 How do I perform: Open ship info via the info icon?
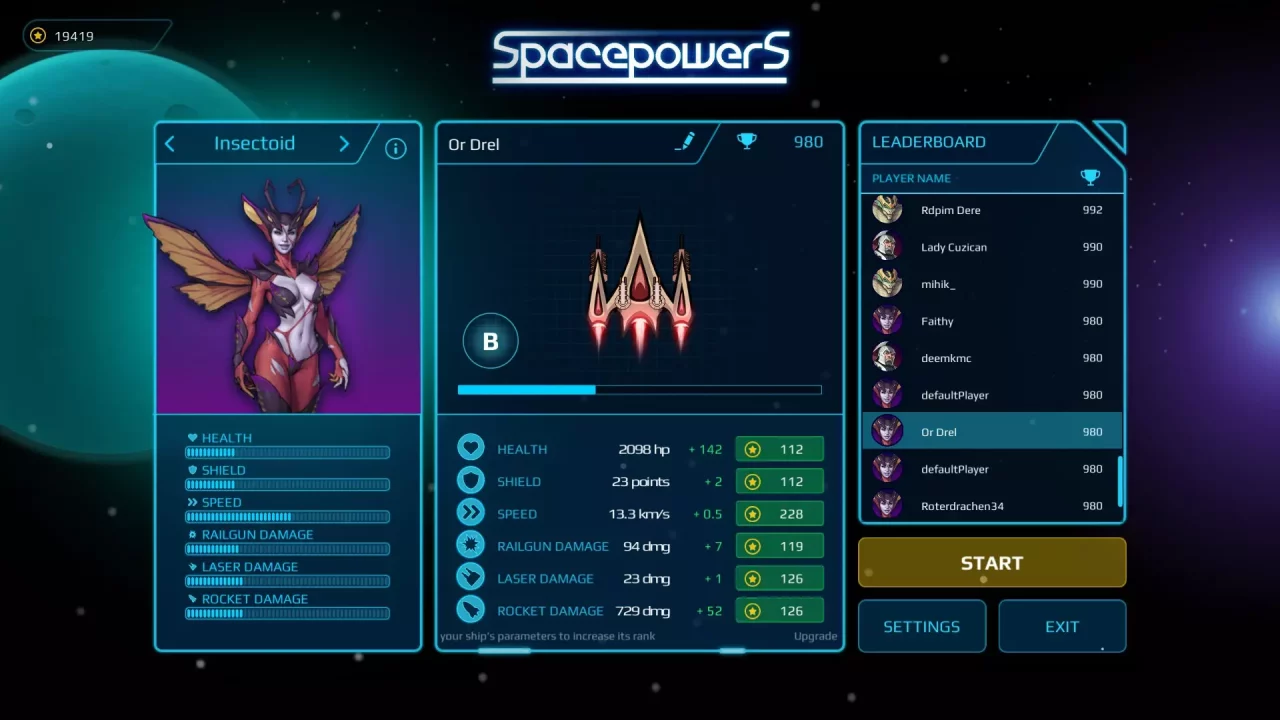point(395,147)
